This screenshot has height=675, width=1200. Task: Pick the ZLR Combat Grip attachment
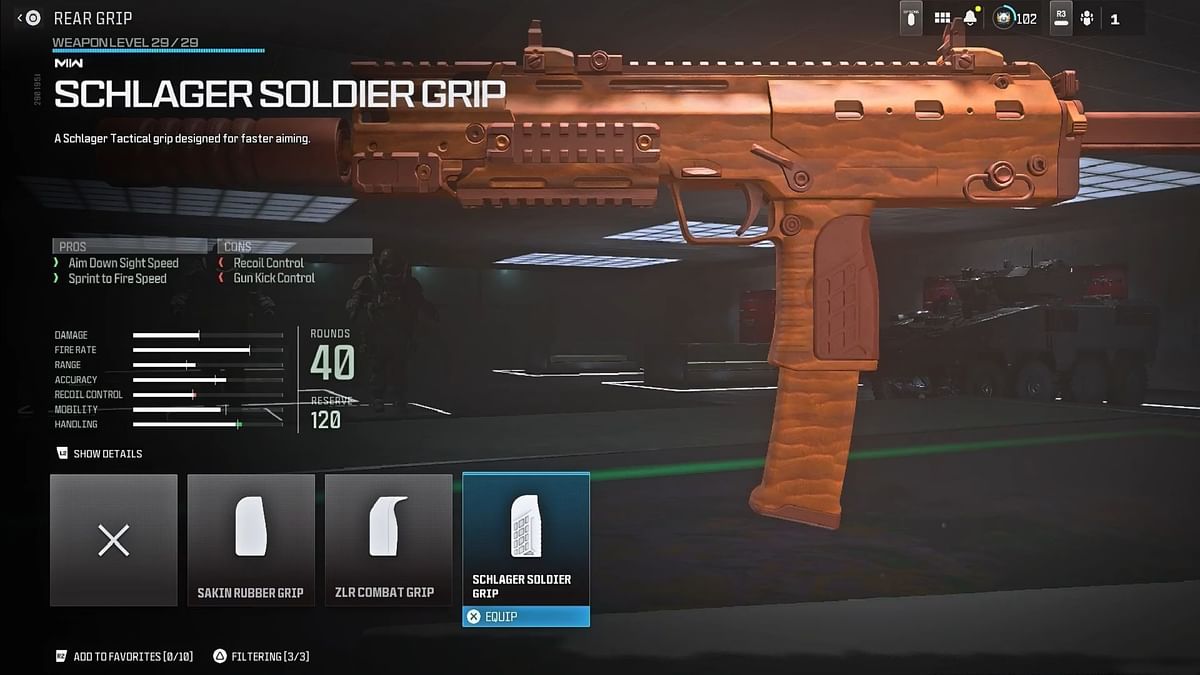point(388,540)
